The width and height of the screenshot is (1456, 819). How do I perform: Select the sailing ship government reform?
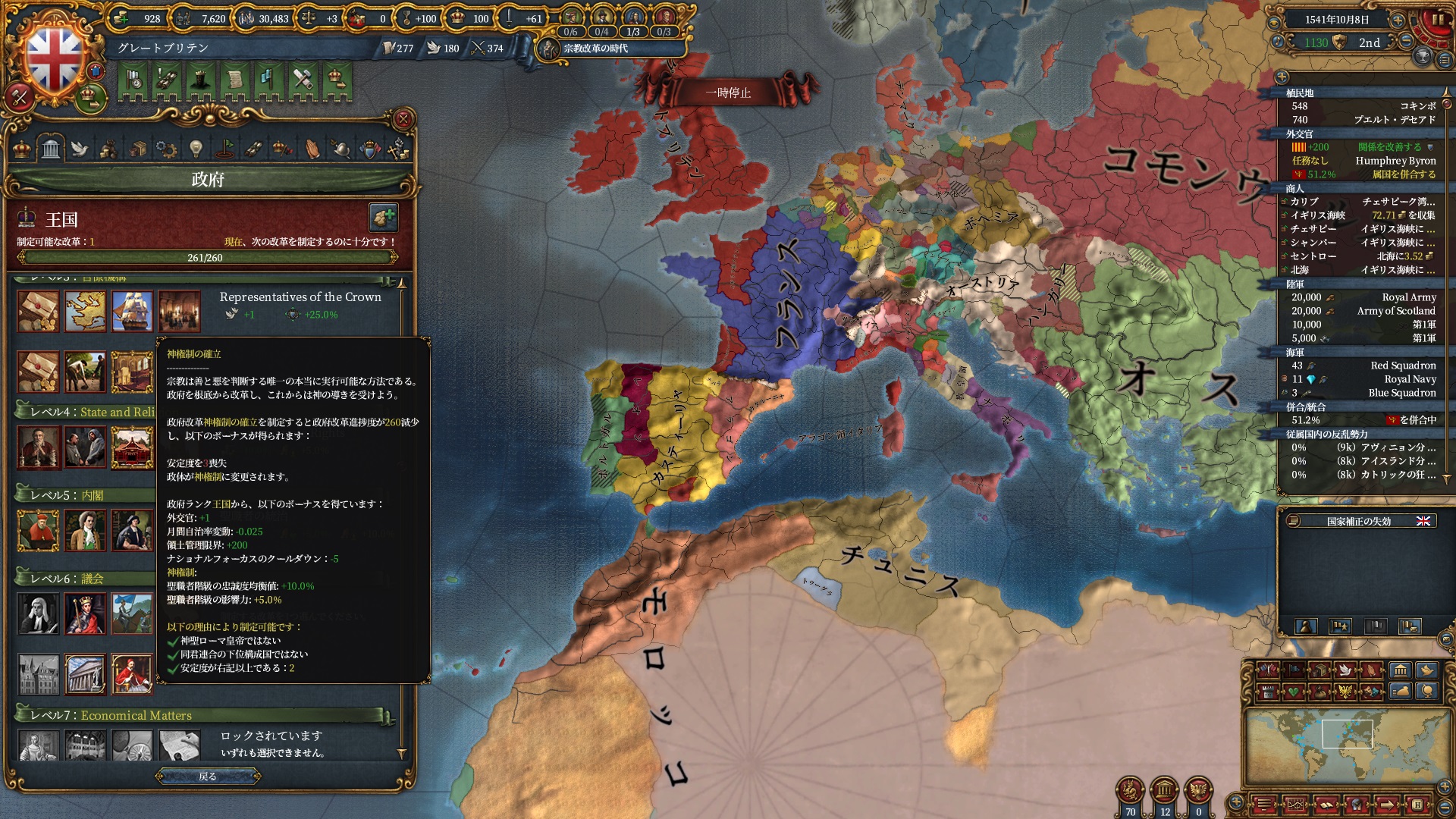pyautogui.click(x=132, y=311)
